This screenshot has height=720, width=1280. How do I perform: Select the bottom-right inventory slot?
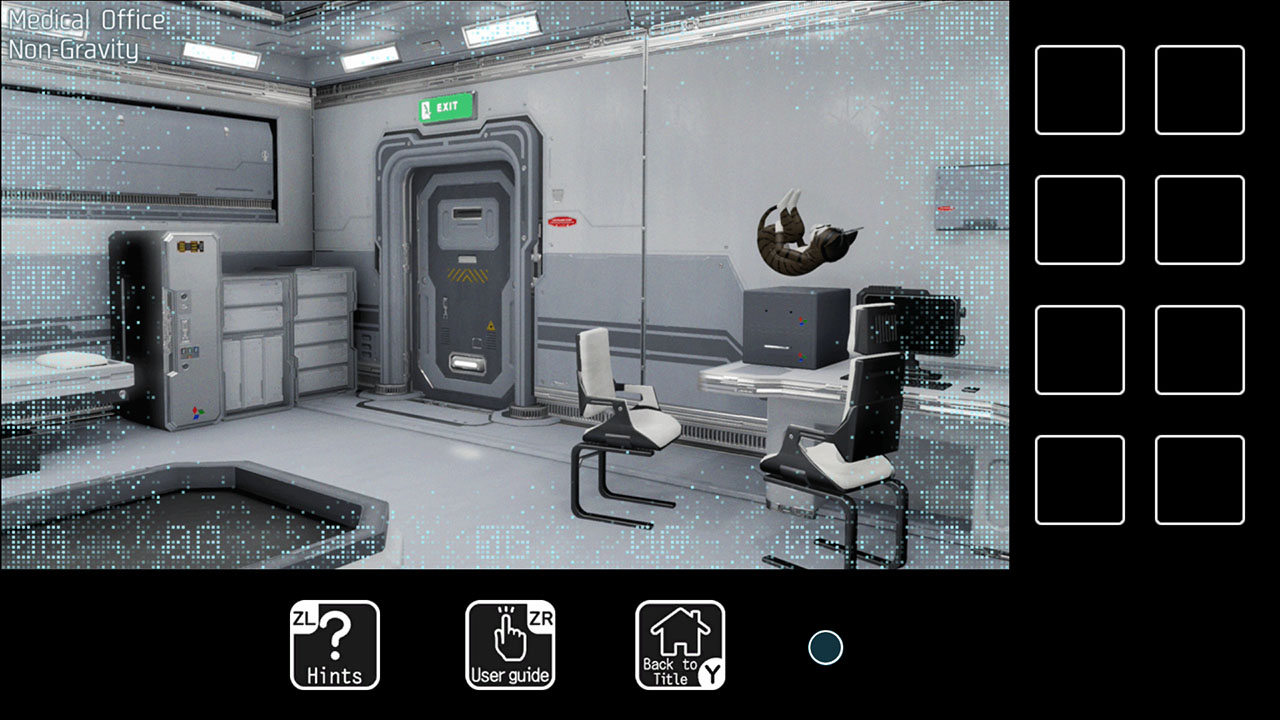pos(1199,478)
